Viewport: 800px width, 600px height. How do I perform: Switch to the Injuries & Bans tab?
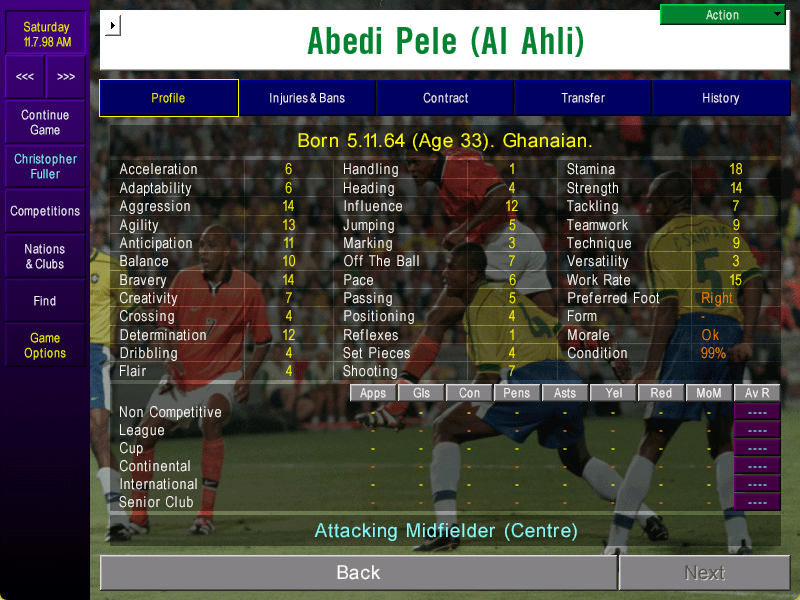[x=307, y=98]
